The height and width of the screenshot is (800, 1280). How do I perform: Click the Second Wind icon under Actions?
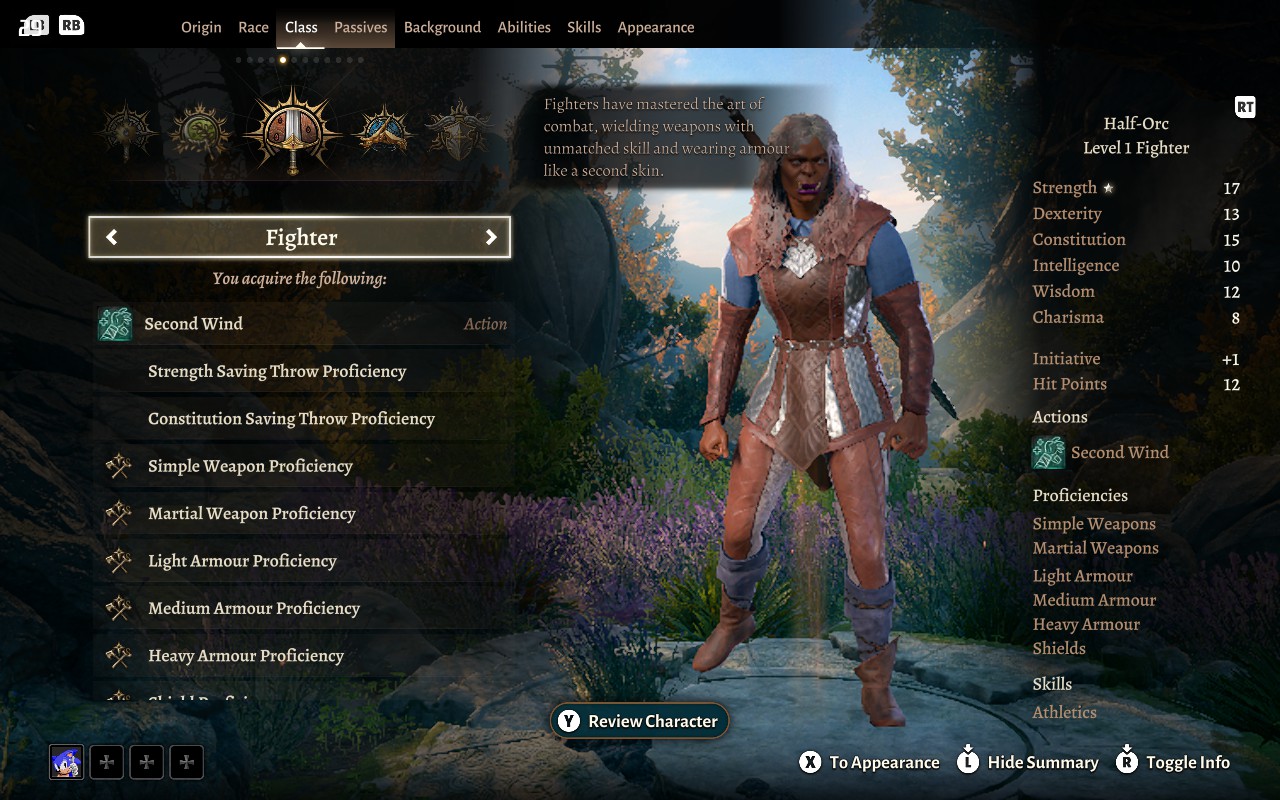pyautogui.click(x=1047, y=452)
